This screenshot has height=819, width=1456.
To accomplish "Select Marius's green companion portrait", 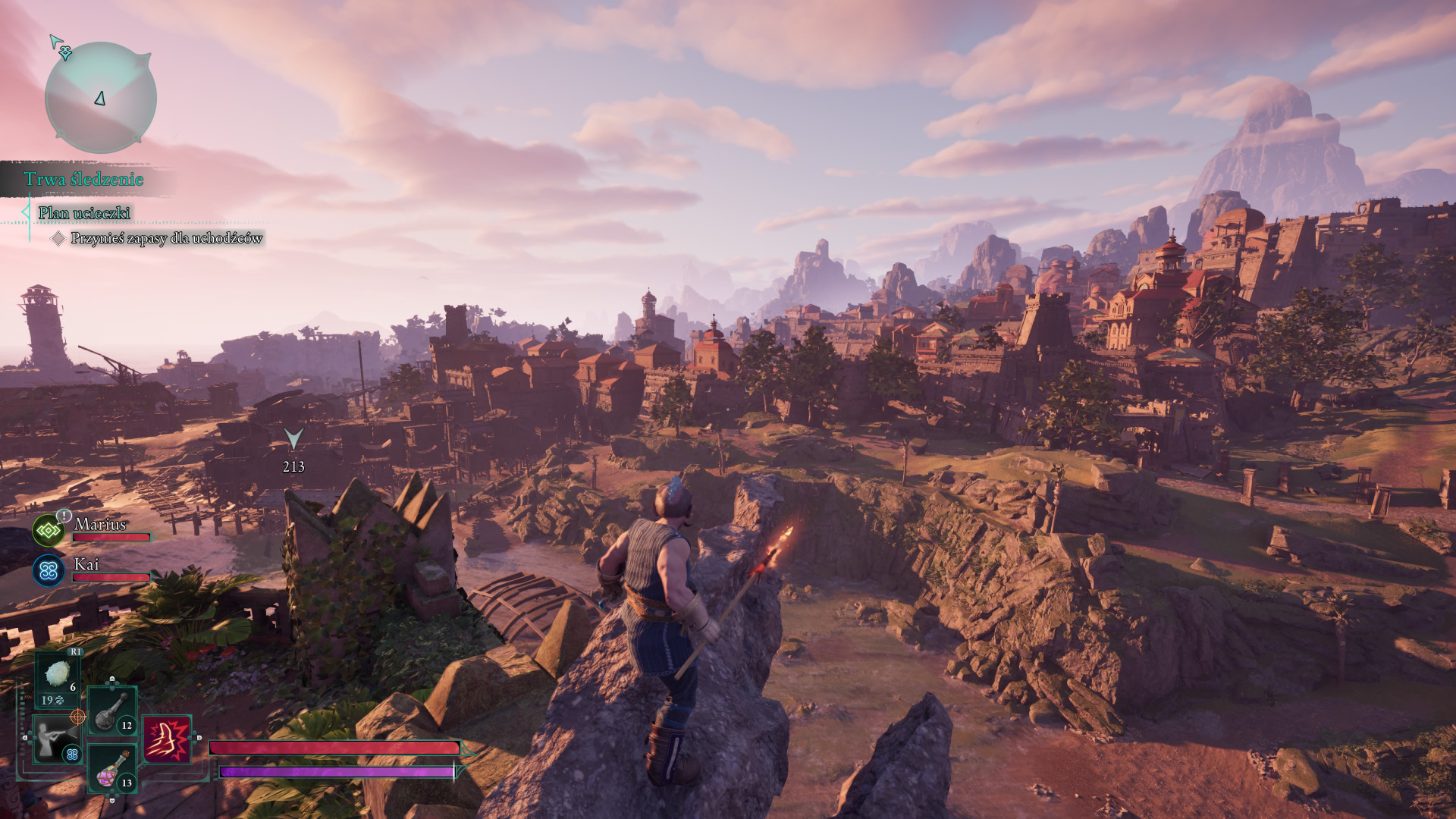I will 49,531.
